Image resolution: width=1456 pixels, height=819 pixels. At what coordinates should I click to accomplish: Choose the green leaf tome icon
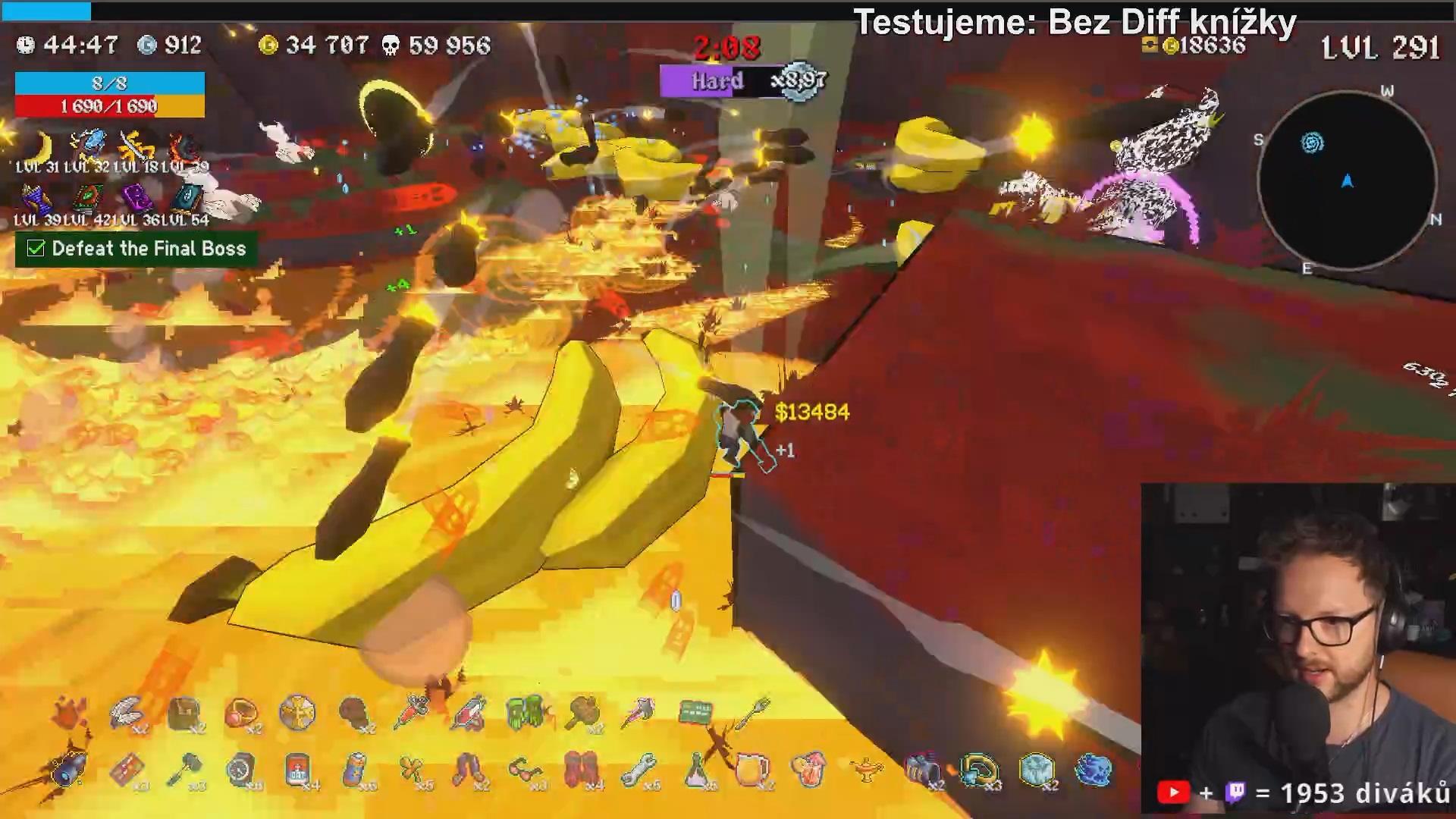[x=87, y=199]
